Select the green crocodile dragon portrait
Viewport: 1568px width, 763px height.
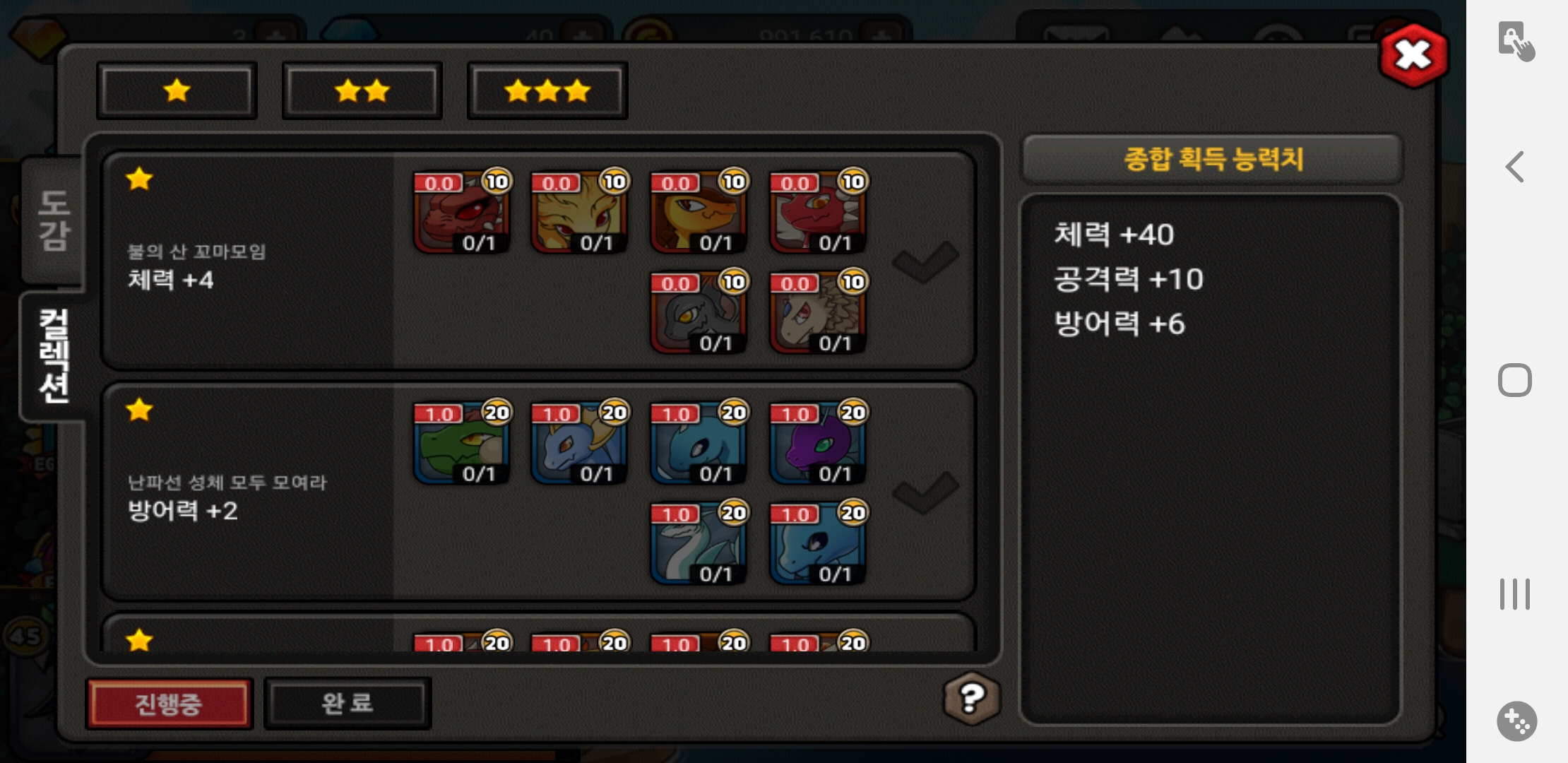462,444
